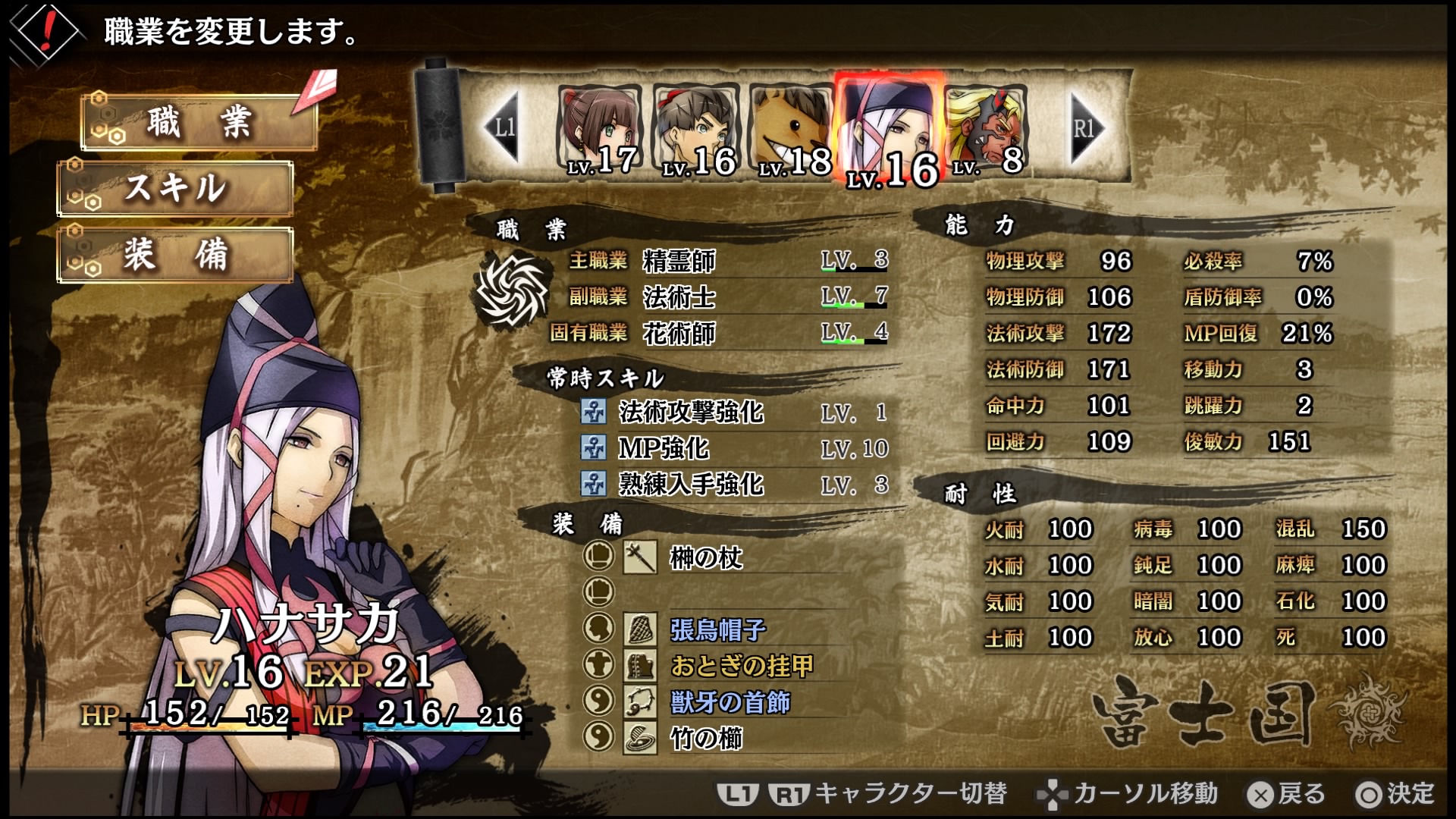Select the おとぎの挂甲 armor slot

pyautogui.click(x=741, y=666)
